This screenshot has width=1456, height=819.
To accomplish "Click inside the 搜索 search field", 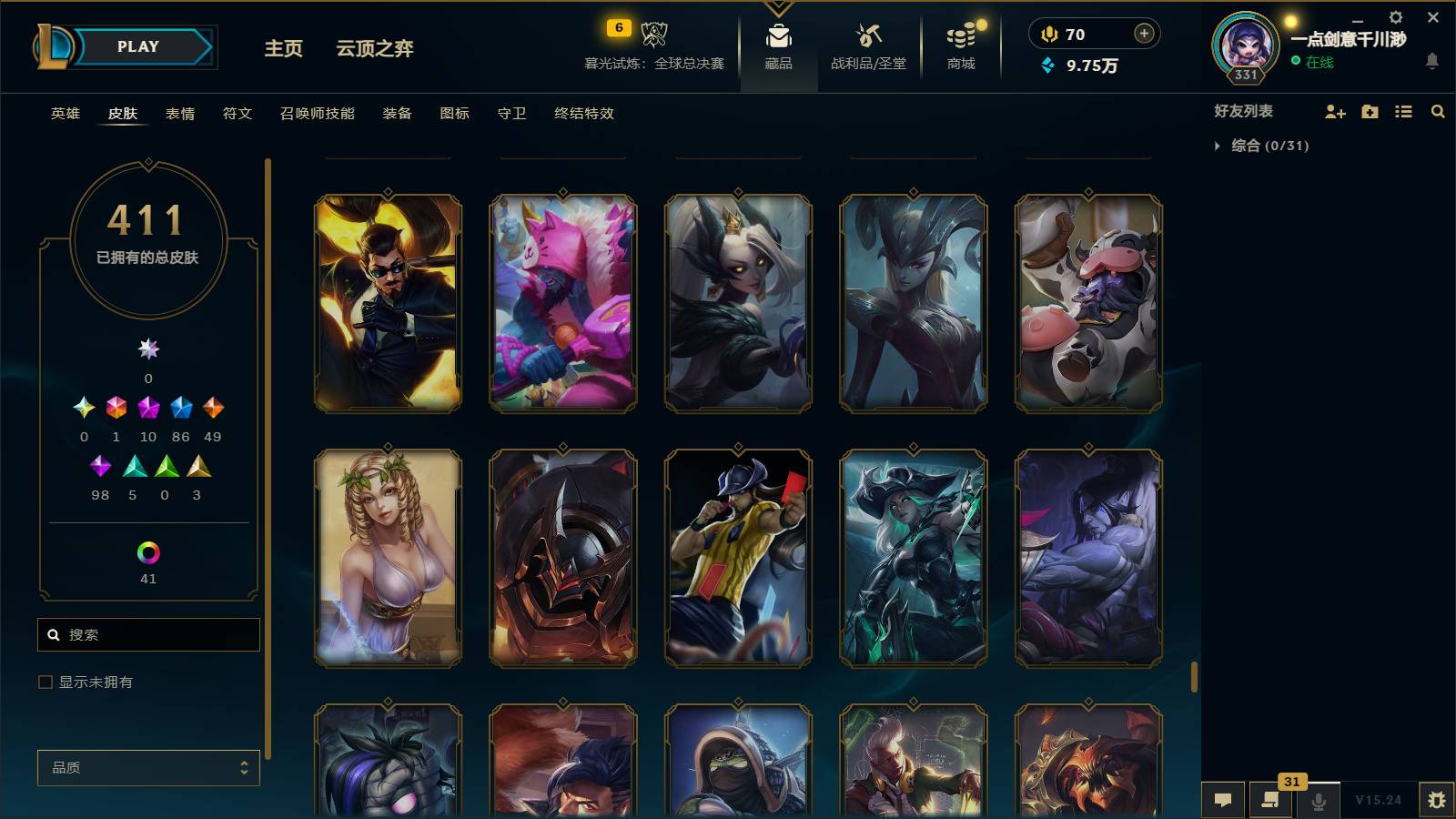I will 148,634.
